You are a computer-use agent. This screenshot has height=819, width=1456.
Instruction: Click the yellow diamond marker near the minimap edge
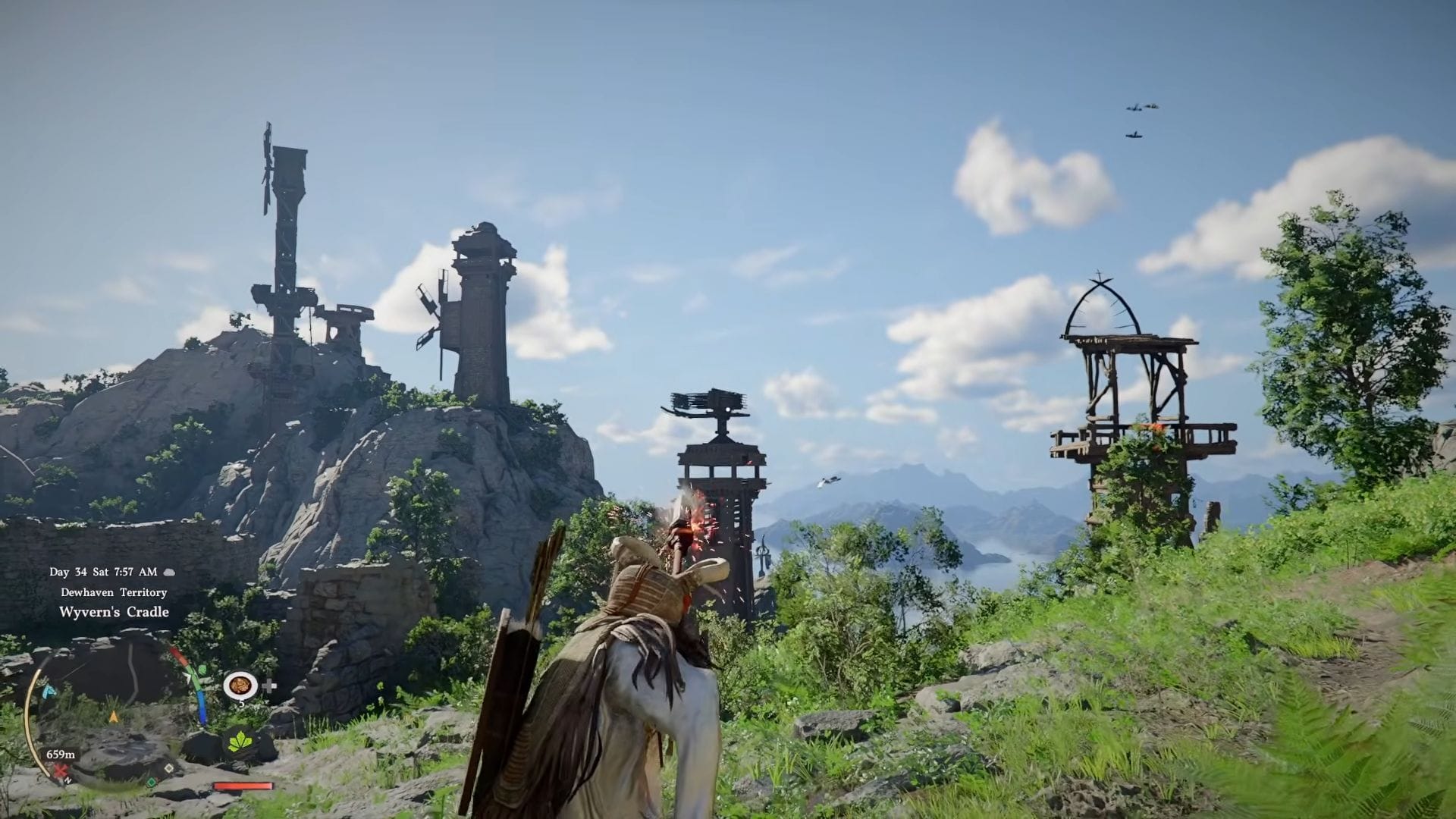[169, 768]
